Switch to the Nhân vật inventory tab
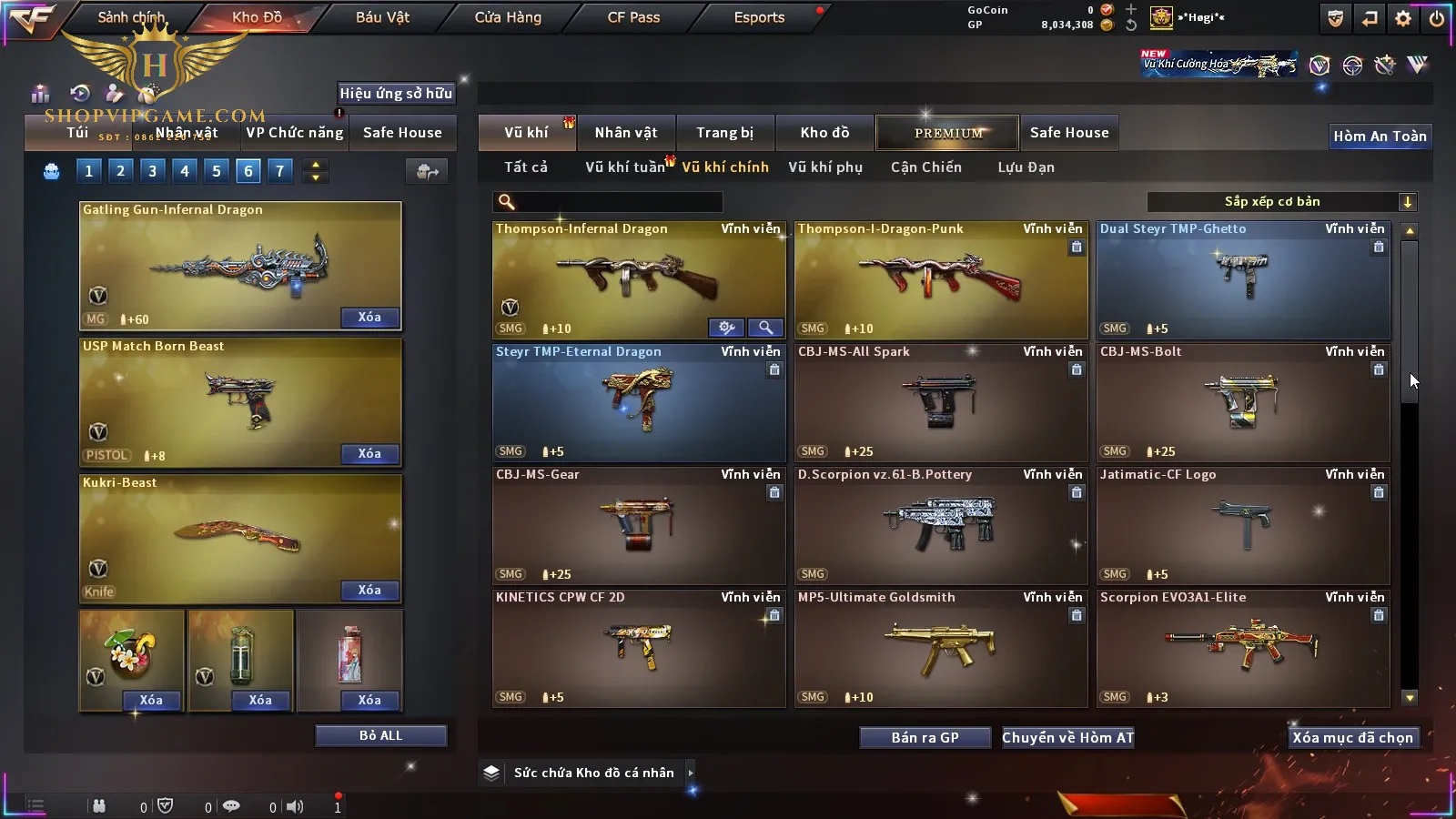1456x819 pixels. (625, 133)
